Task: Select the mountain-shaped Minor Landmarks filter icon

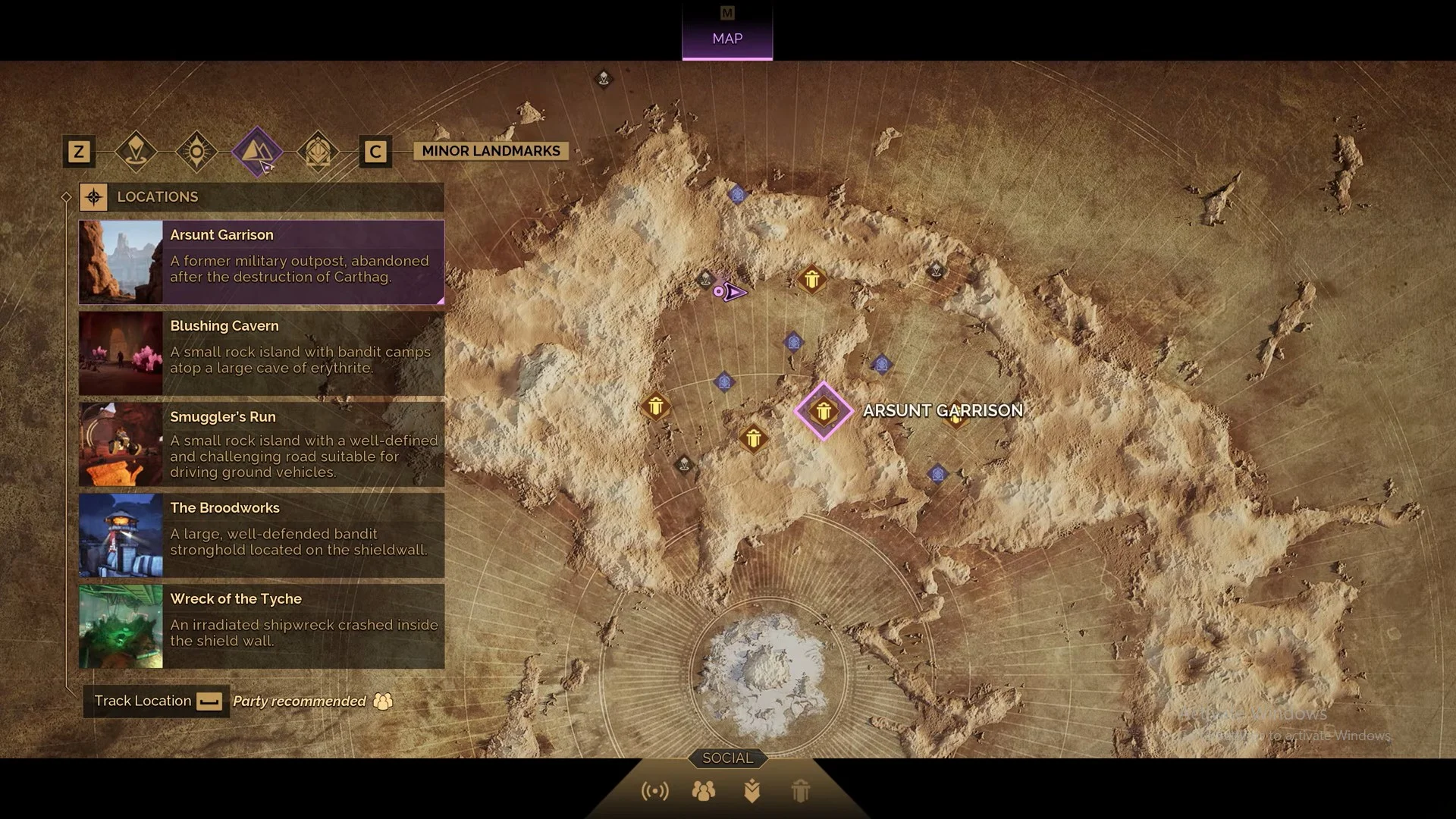Action: point(258,152)
